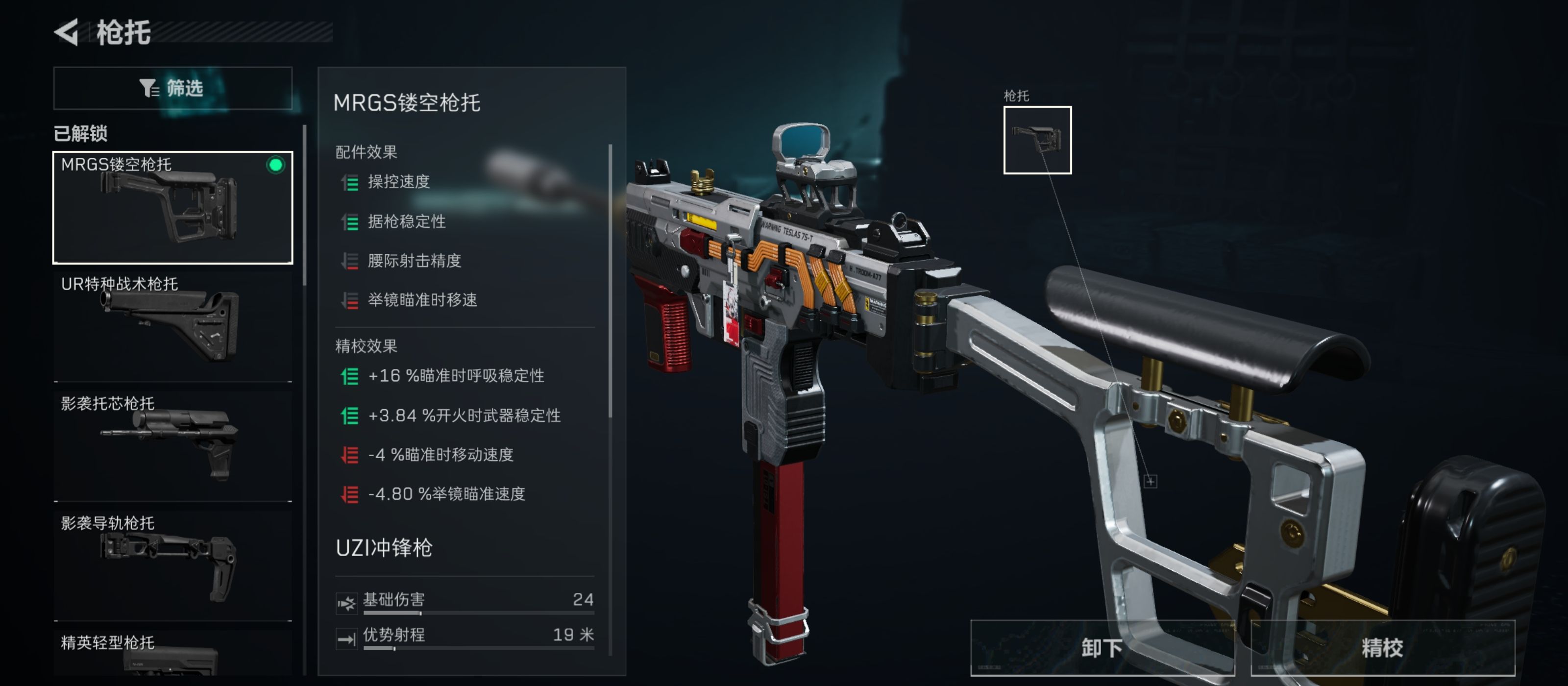Open the 筛选 filter button
1568x686 pixels.
pos(173,88)
